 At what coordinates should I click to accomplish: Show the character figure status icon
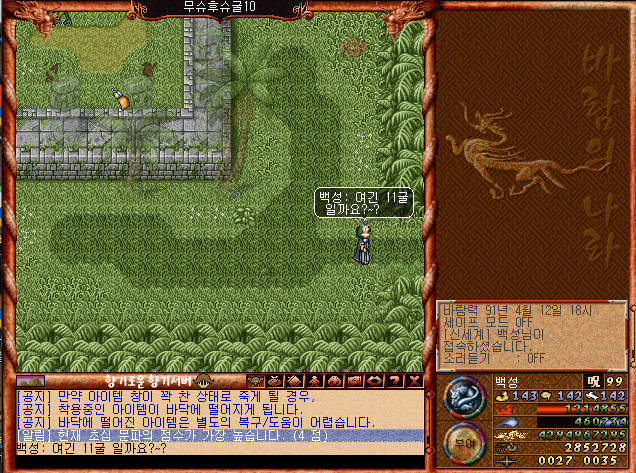[x=314, y=380]
